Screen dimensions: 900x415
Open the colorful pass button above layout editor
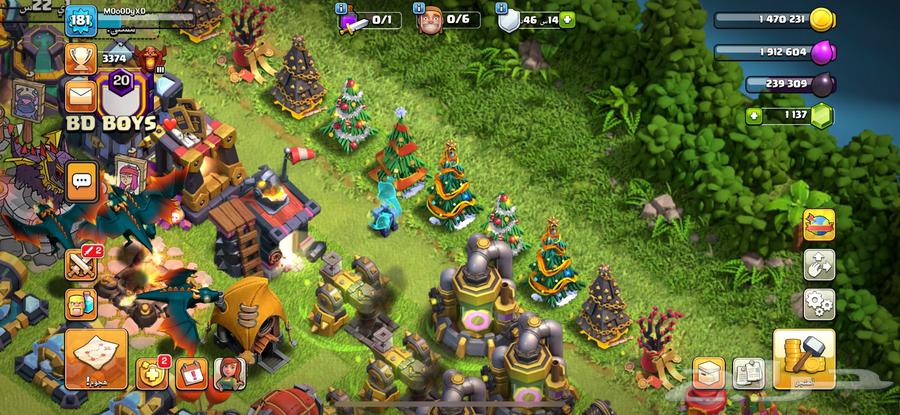tap(819, 225)
